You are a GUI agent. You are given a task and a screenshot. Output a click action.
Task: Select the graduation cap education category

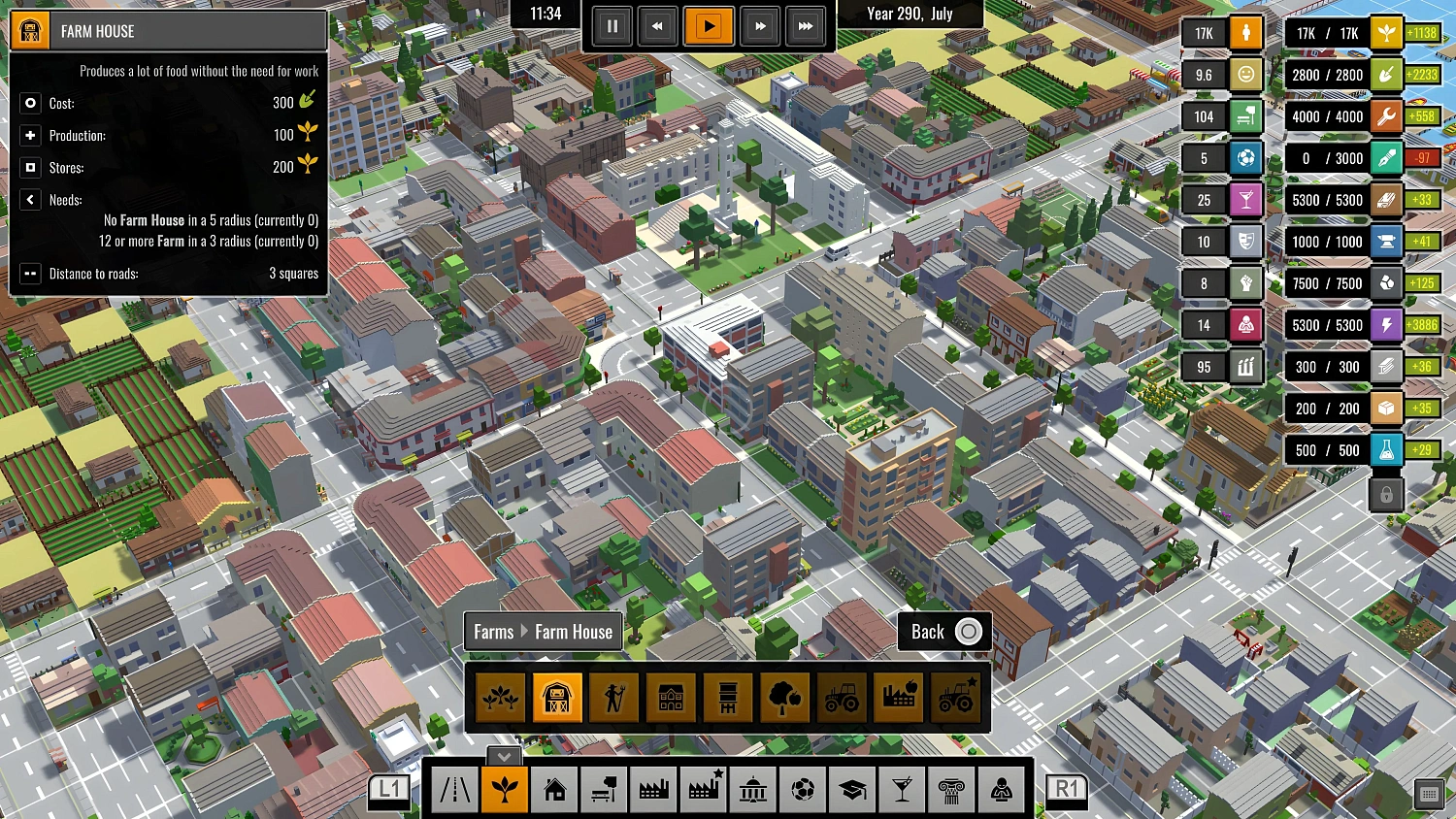tap(853, 789)
